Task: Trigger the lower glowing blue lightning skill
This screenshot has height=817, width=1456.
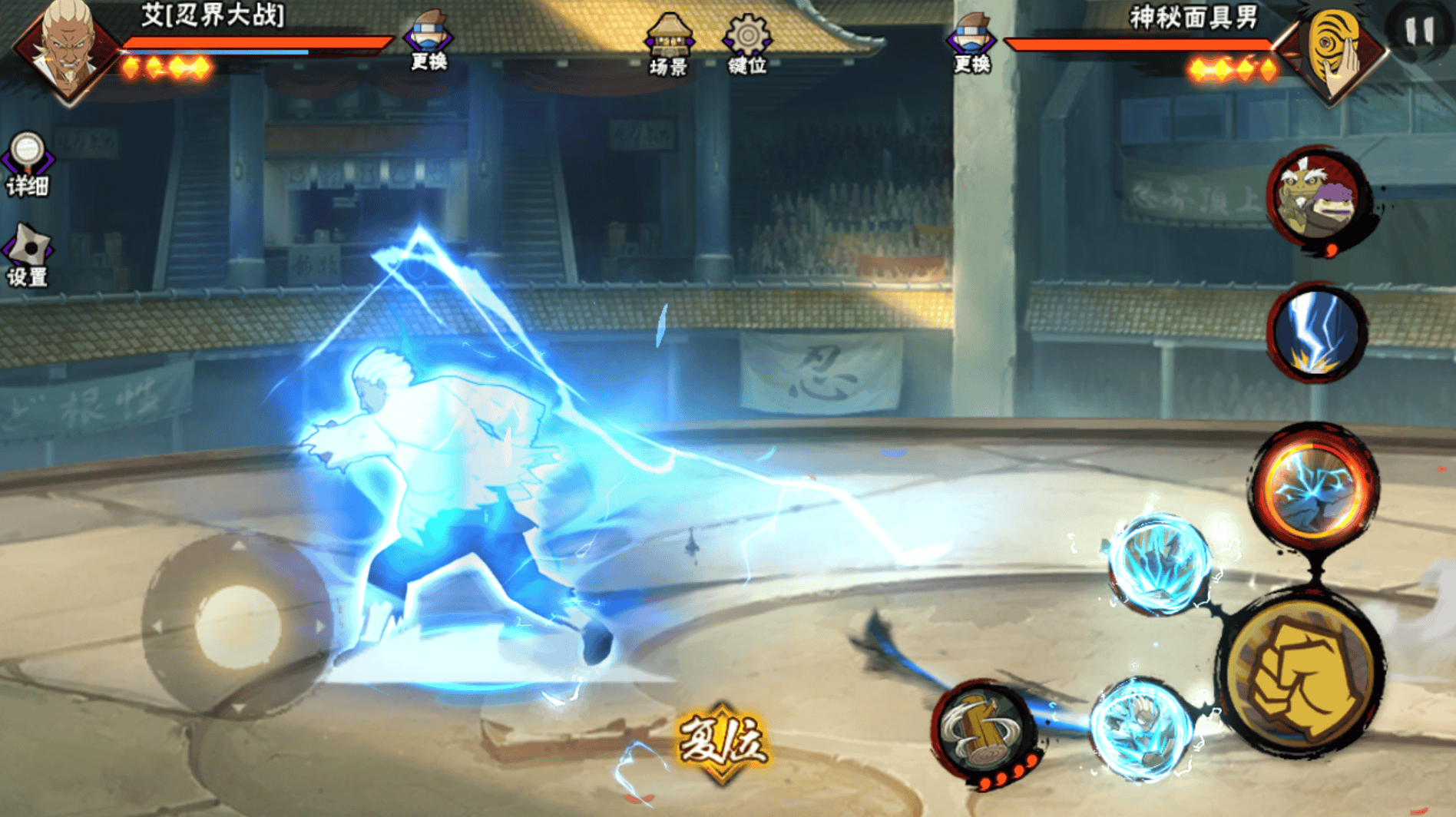Action: coord(1141,728)
